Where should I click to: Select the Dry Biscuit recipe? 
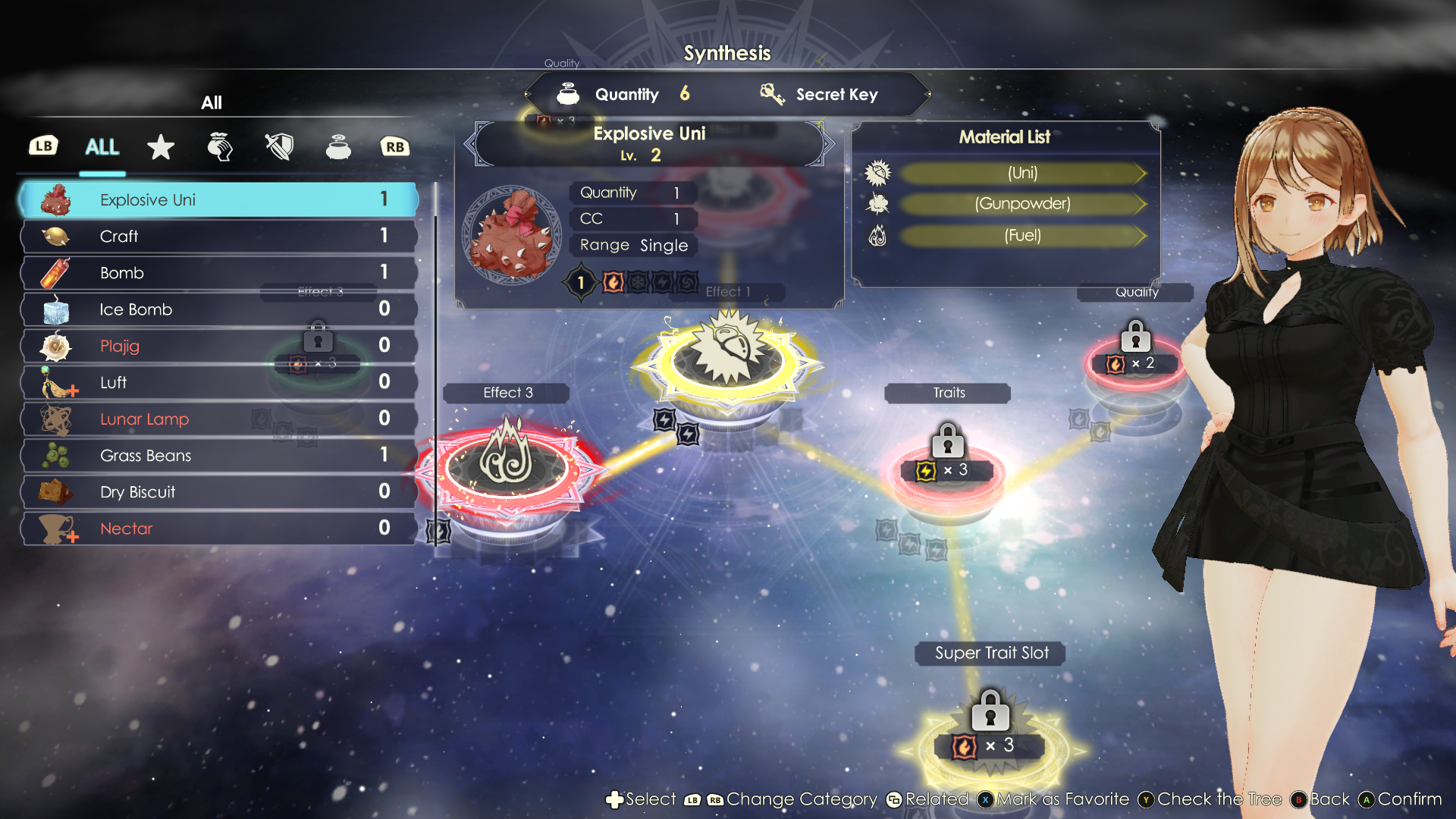[x=218, y=491]
